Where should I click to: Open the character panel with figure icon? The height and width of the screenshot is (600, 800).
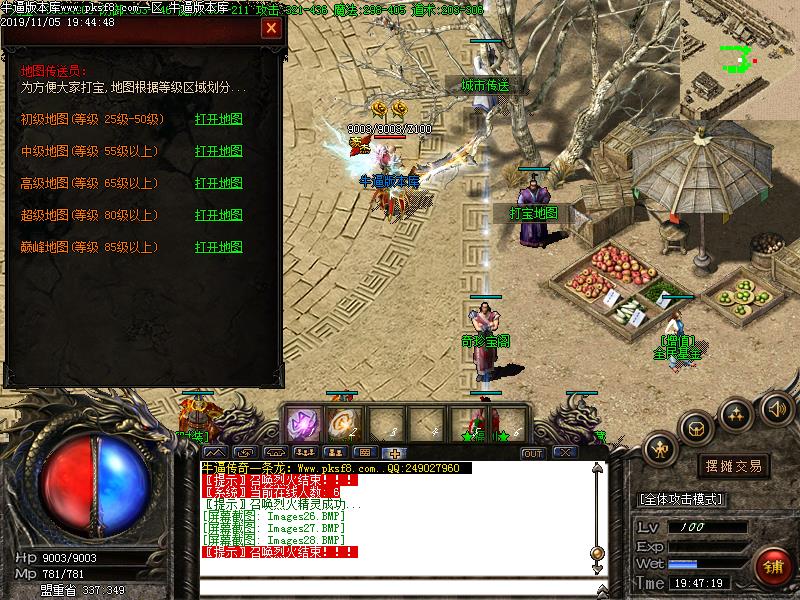(x=662, y=449)
